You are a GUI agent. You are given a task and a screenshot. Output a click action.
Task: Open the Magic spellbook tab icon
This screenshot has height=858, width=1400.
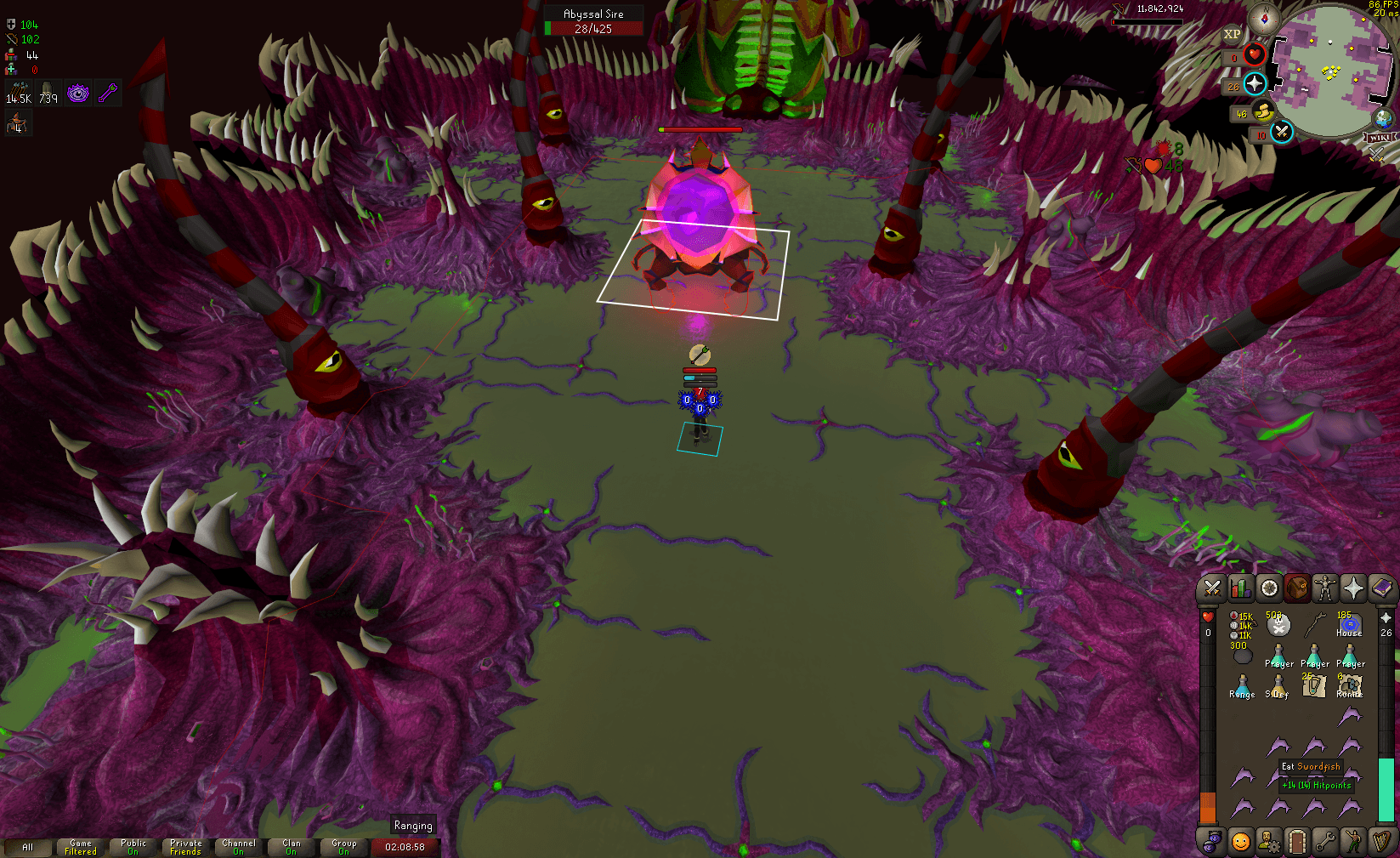coord(1381,589)
